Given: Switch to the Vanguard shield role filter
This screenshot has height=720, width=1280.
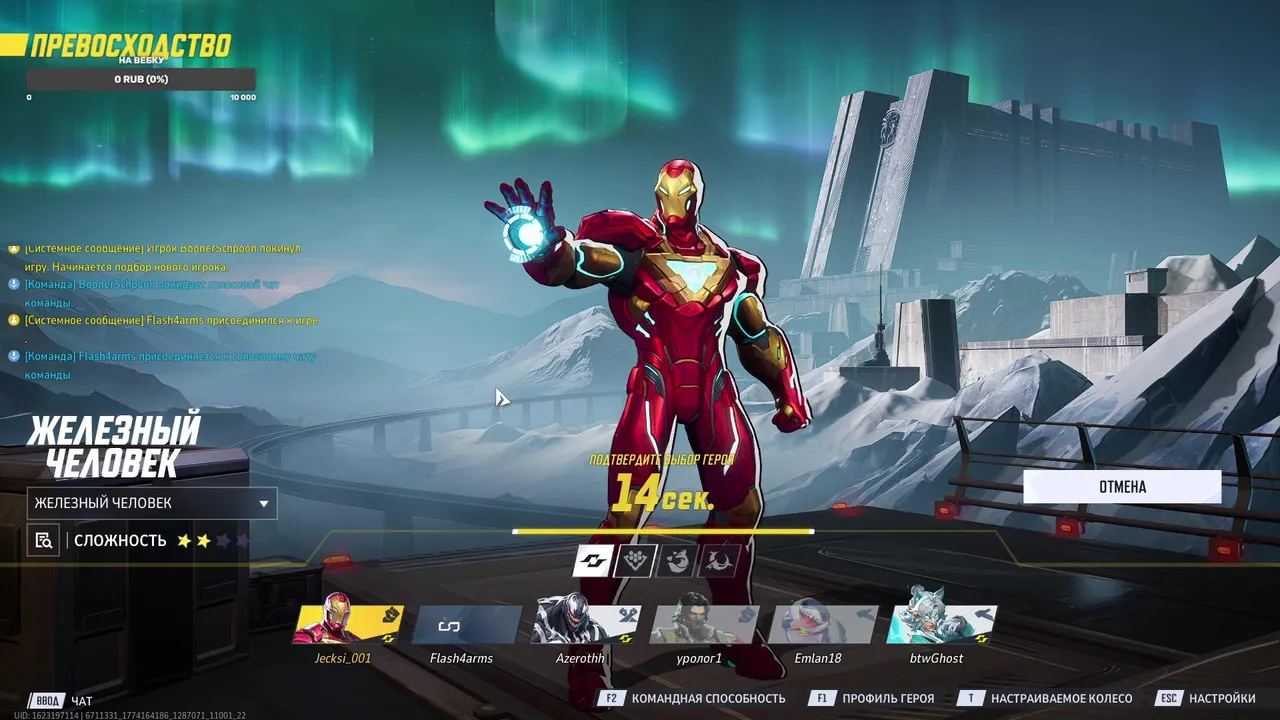Looking at the screenshot, I should tap(634, 561).
